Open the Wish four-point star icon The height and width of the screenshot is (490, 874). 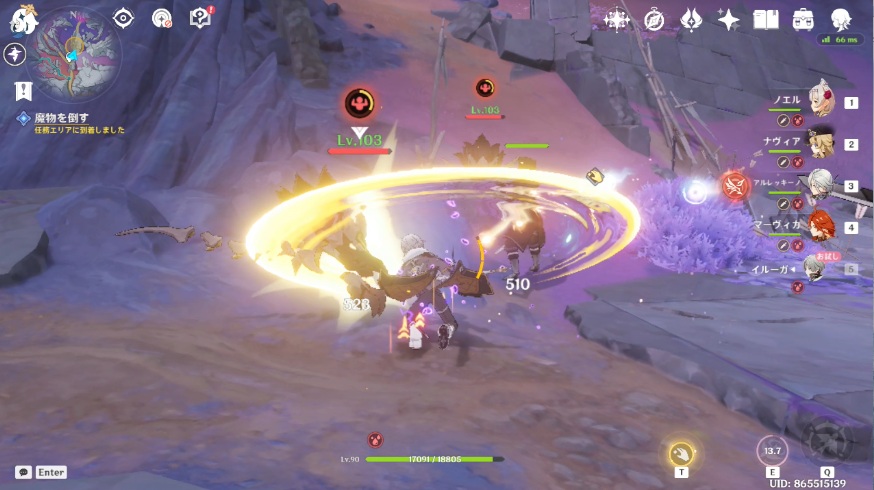(x=728, y=19)
